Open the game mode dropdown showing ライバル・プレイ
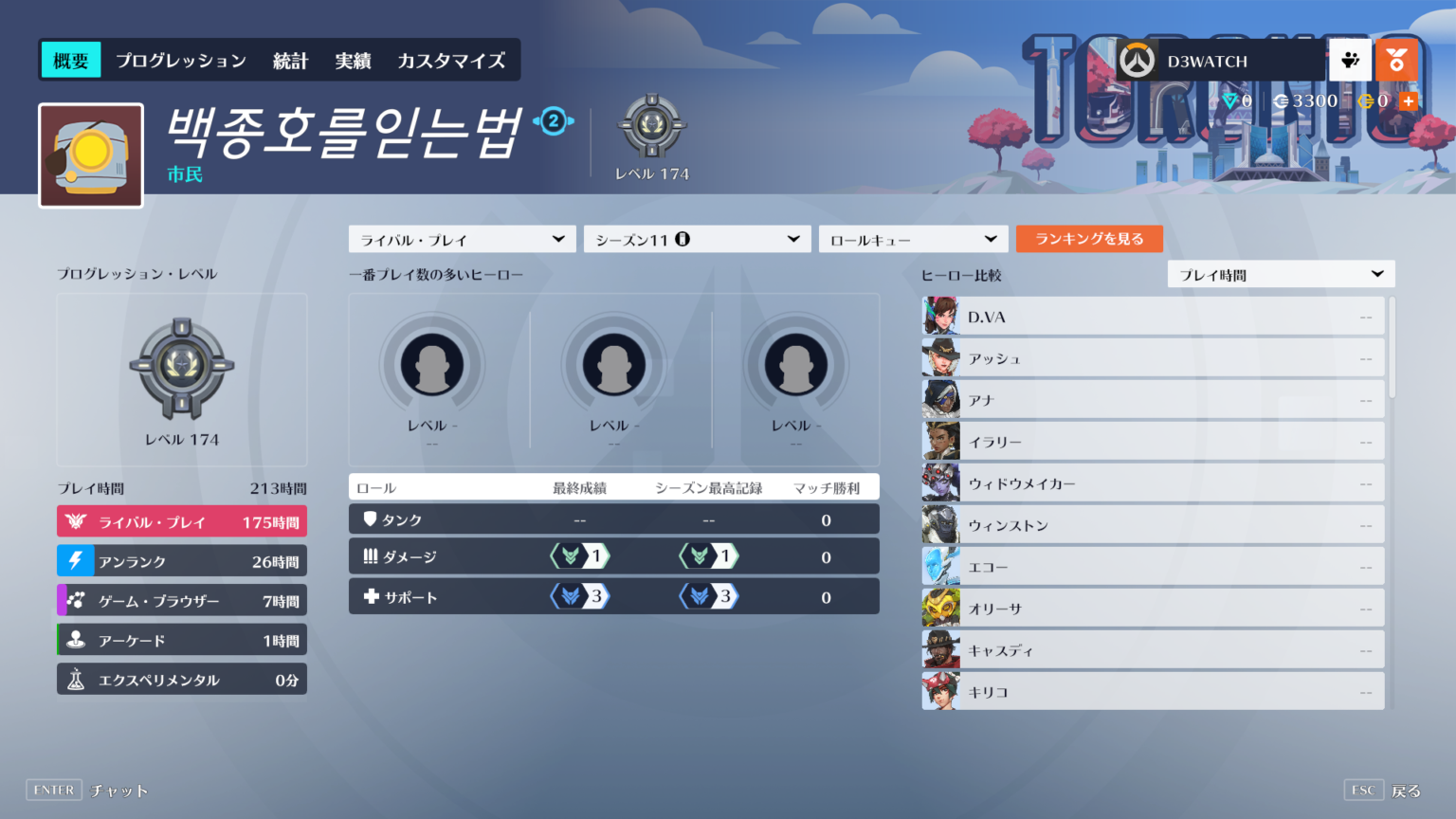 (462, 239)
